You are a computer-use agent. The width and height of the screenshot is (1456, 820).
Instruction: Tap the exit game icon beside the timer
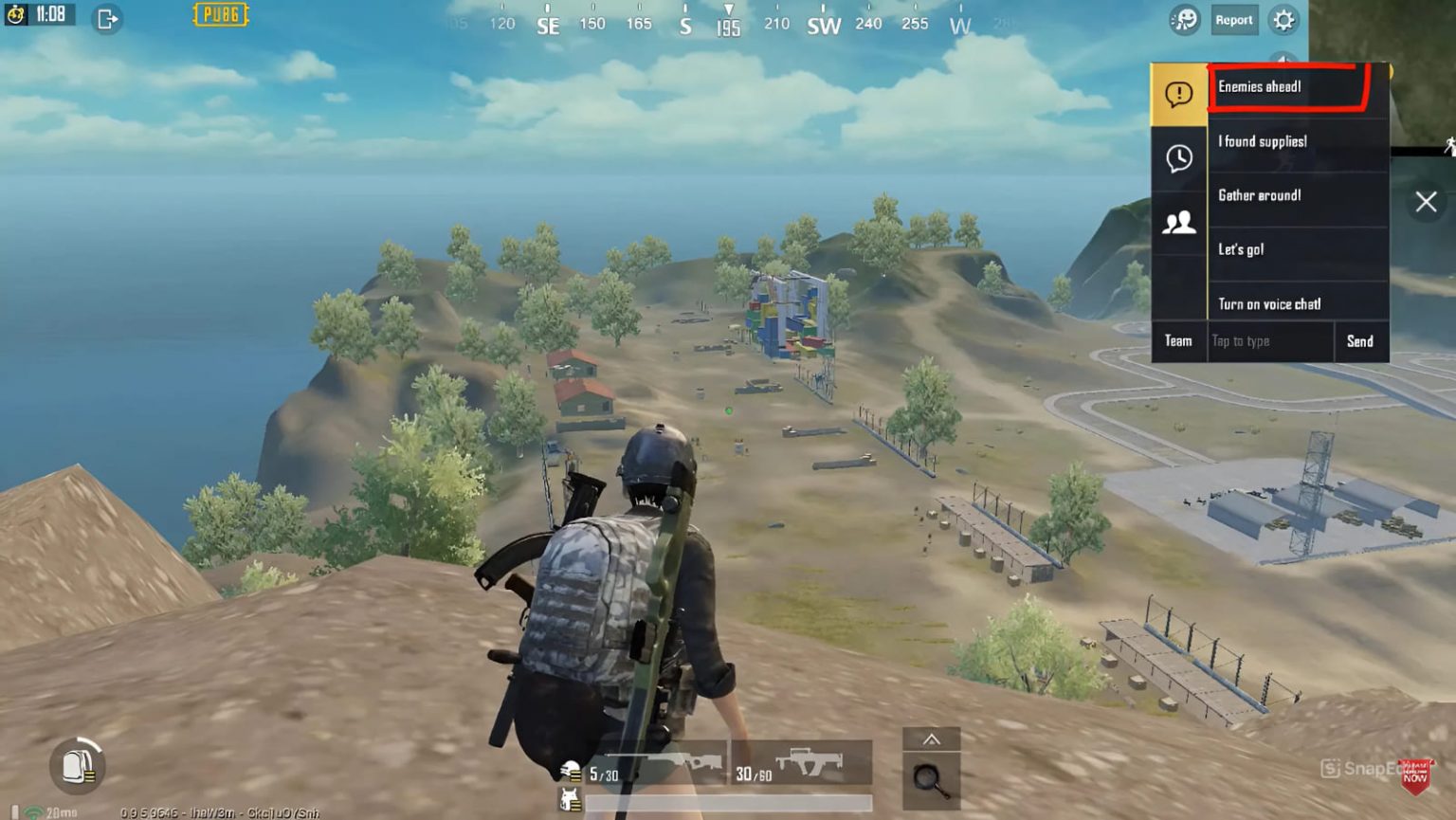pos(105,18)
